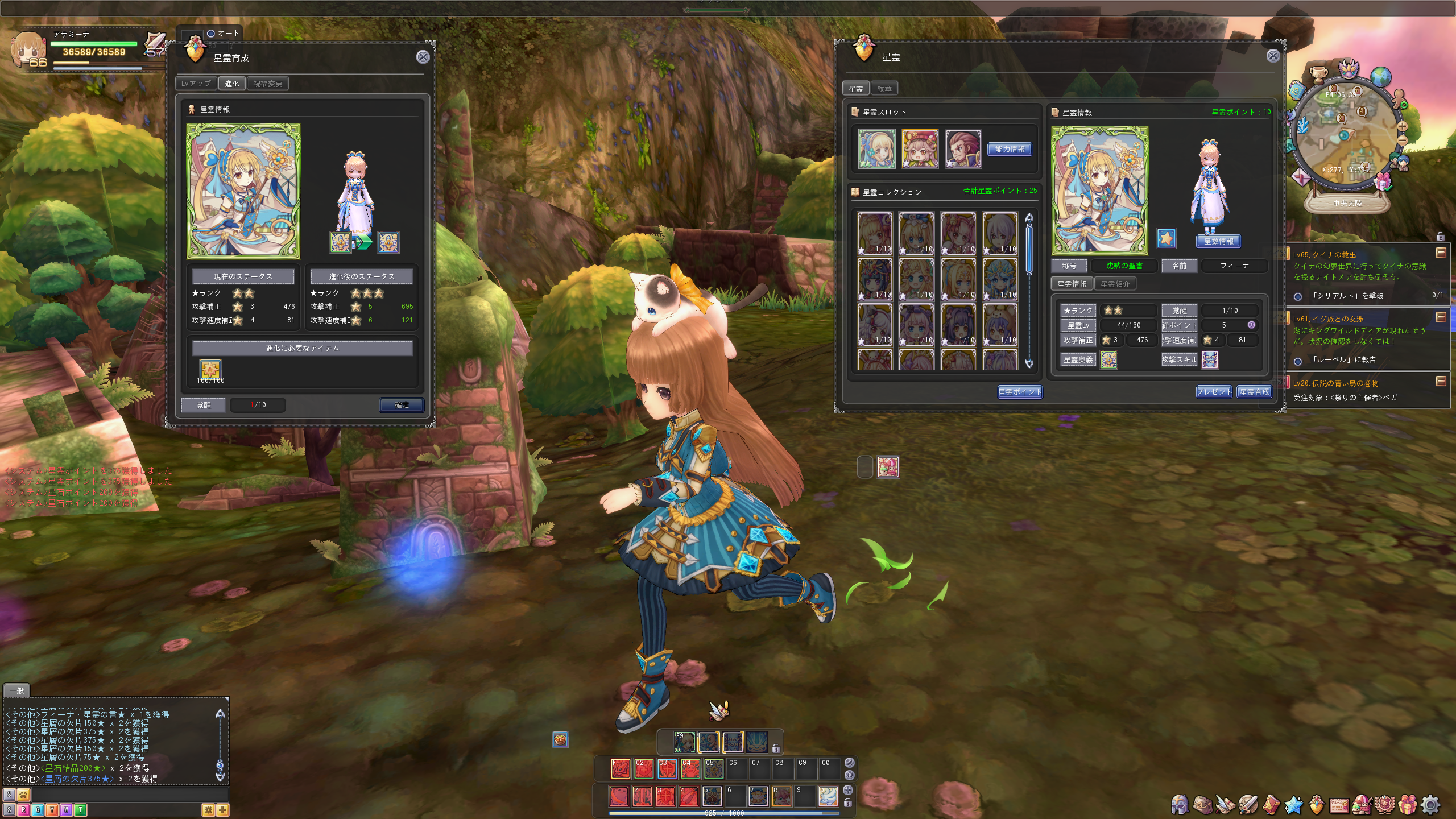The width and height of the screenshot is (1456, 819).
Task: Close the 星霊育成 window
Action: click(423, 57)
